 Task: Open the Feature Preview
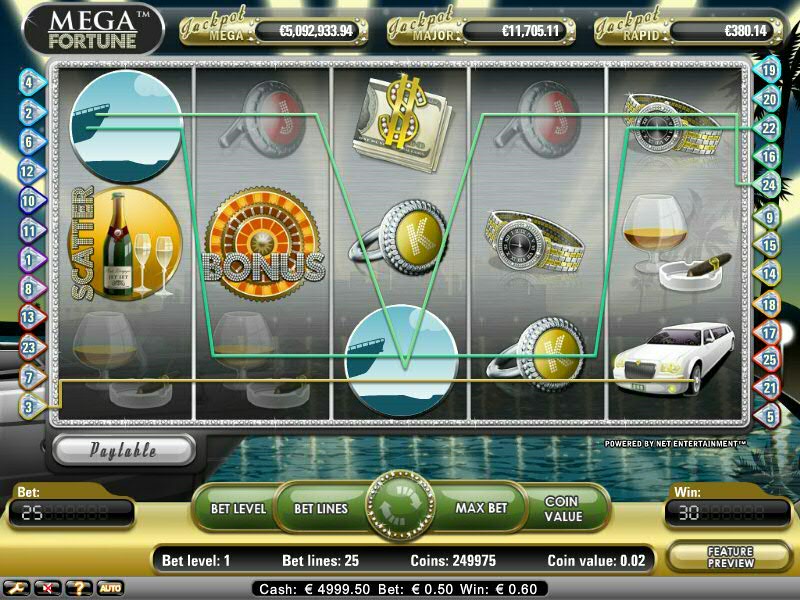[x=730, y=557]
